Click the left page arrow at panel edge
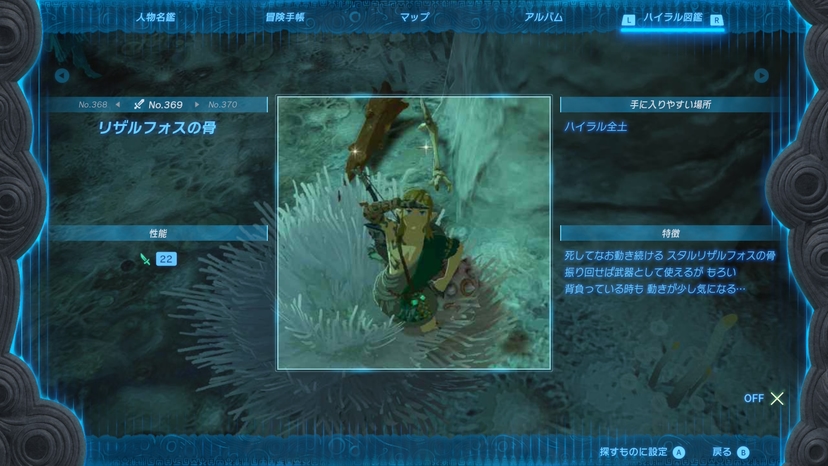 point(62,75)
